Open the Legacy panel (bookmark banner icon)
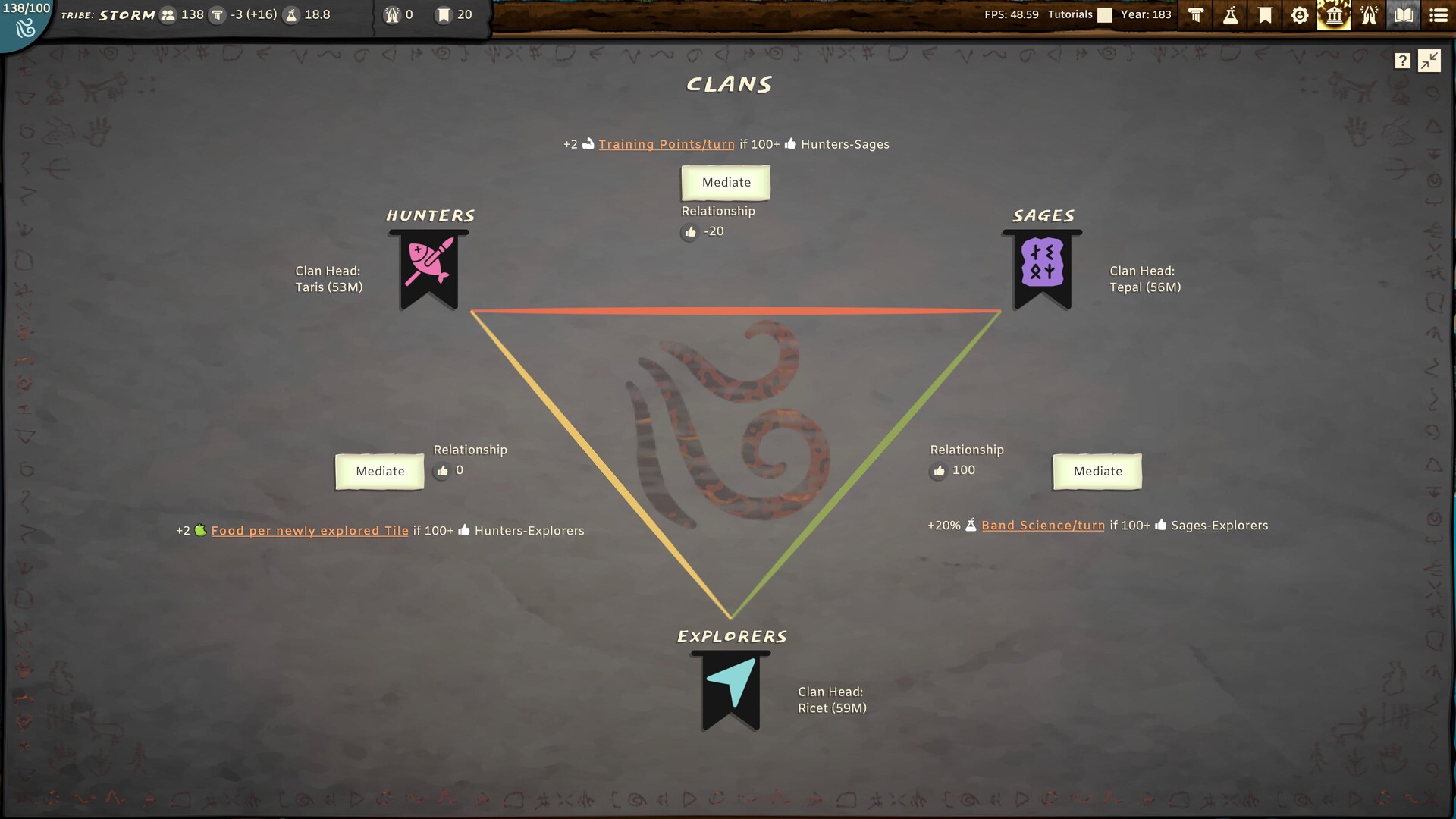This screenshot has width=1456, height=819. coord(1264,15)
